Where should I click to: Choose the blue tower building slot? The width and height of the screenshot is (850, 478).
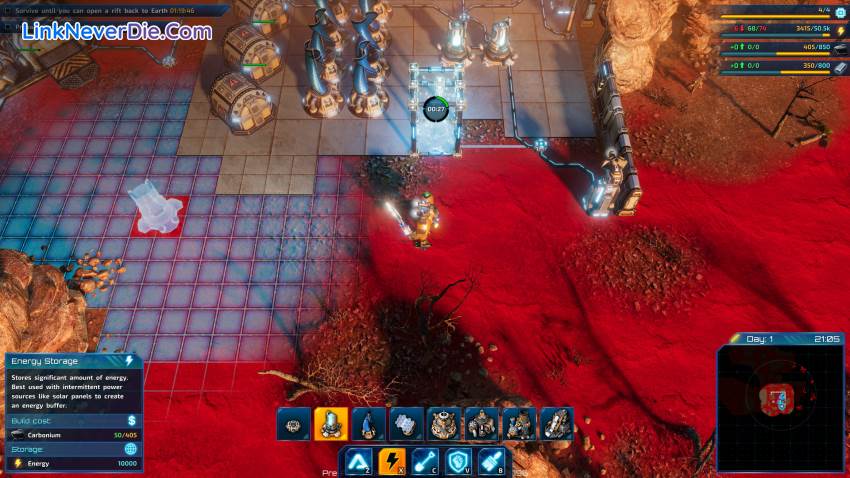369,424
